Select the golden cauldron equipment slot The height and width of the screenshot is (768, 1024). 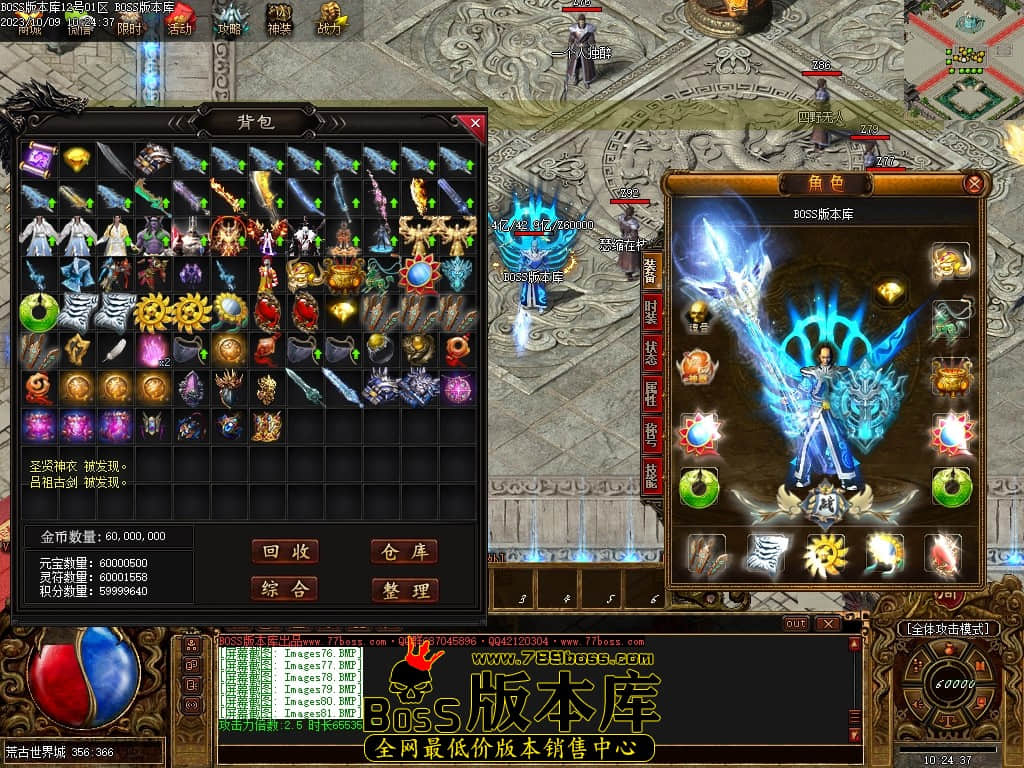click(x=951, y=377)
